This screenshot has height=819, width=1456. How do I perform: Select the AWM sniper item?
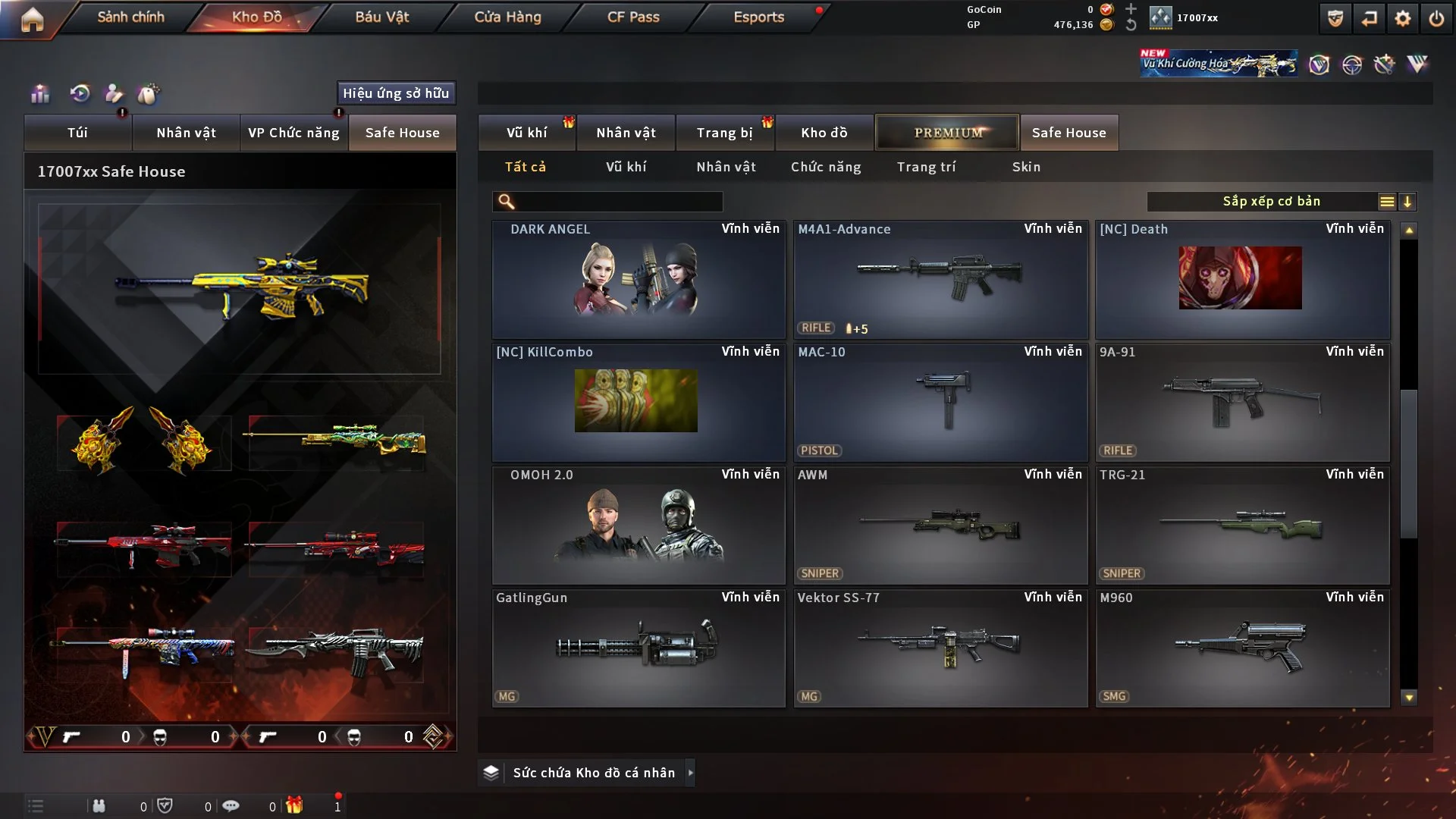(x=940, y=525)
